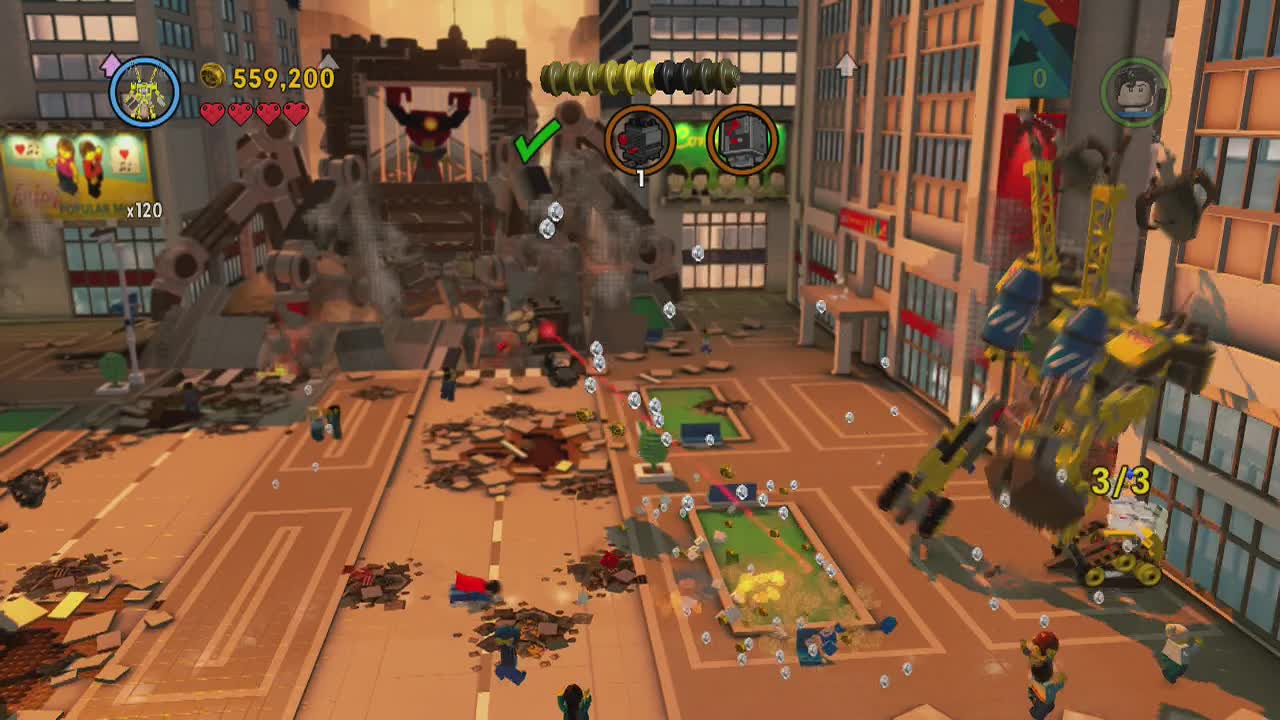The height and width of the screenshot is (720, 1280).
Task: Click the player two character portrait
Action: pyautogui.click(x=1134, y=92)
